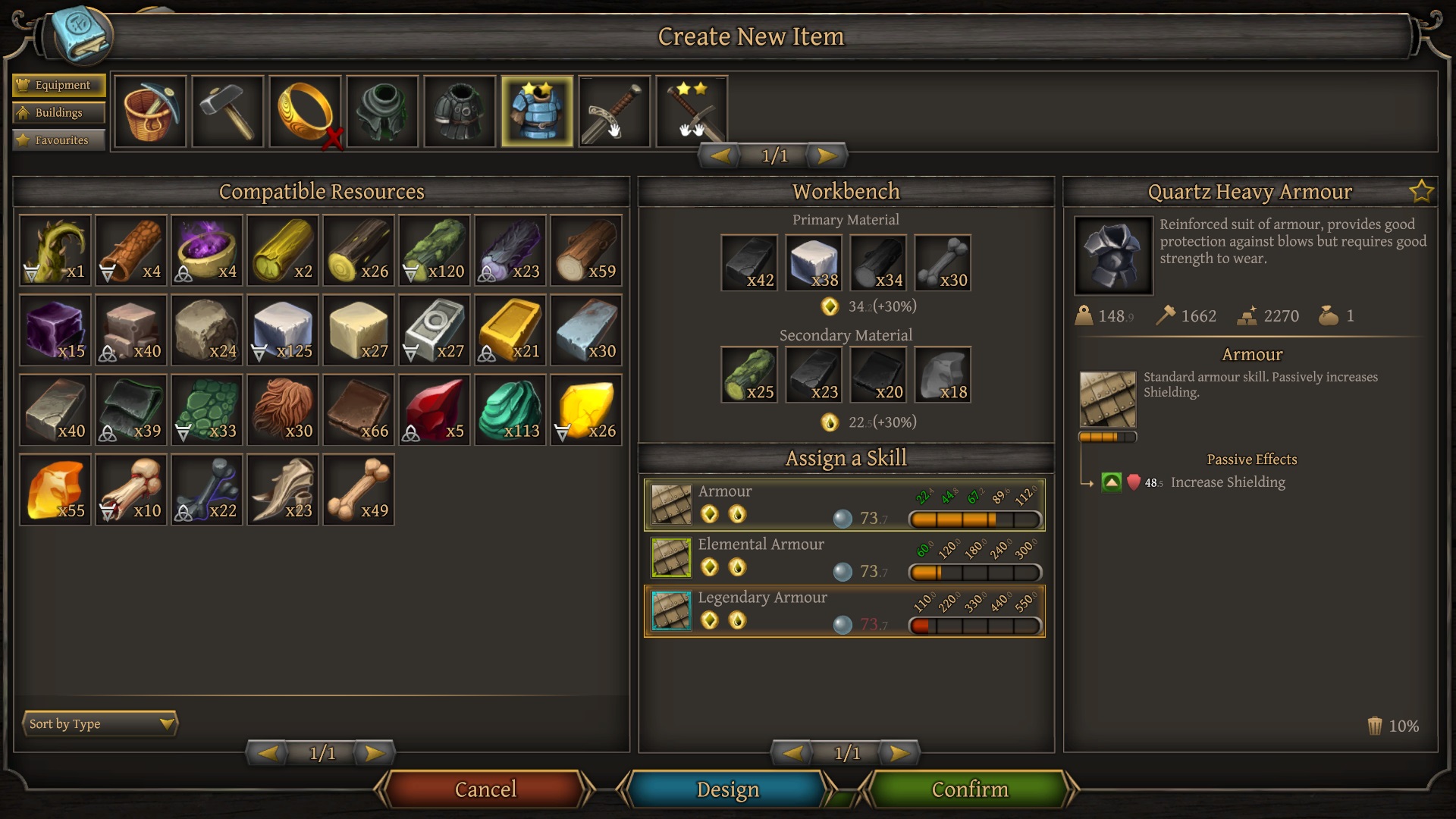Favourite the Quartz Heavy Armour with star
1456x819 pixels.
(x=1421, y=192)
